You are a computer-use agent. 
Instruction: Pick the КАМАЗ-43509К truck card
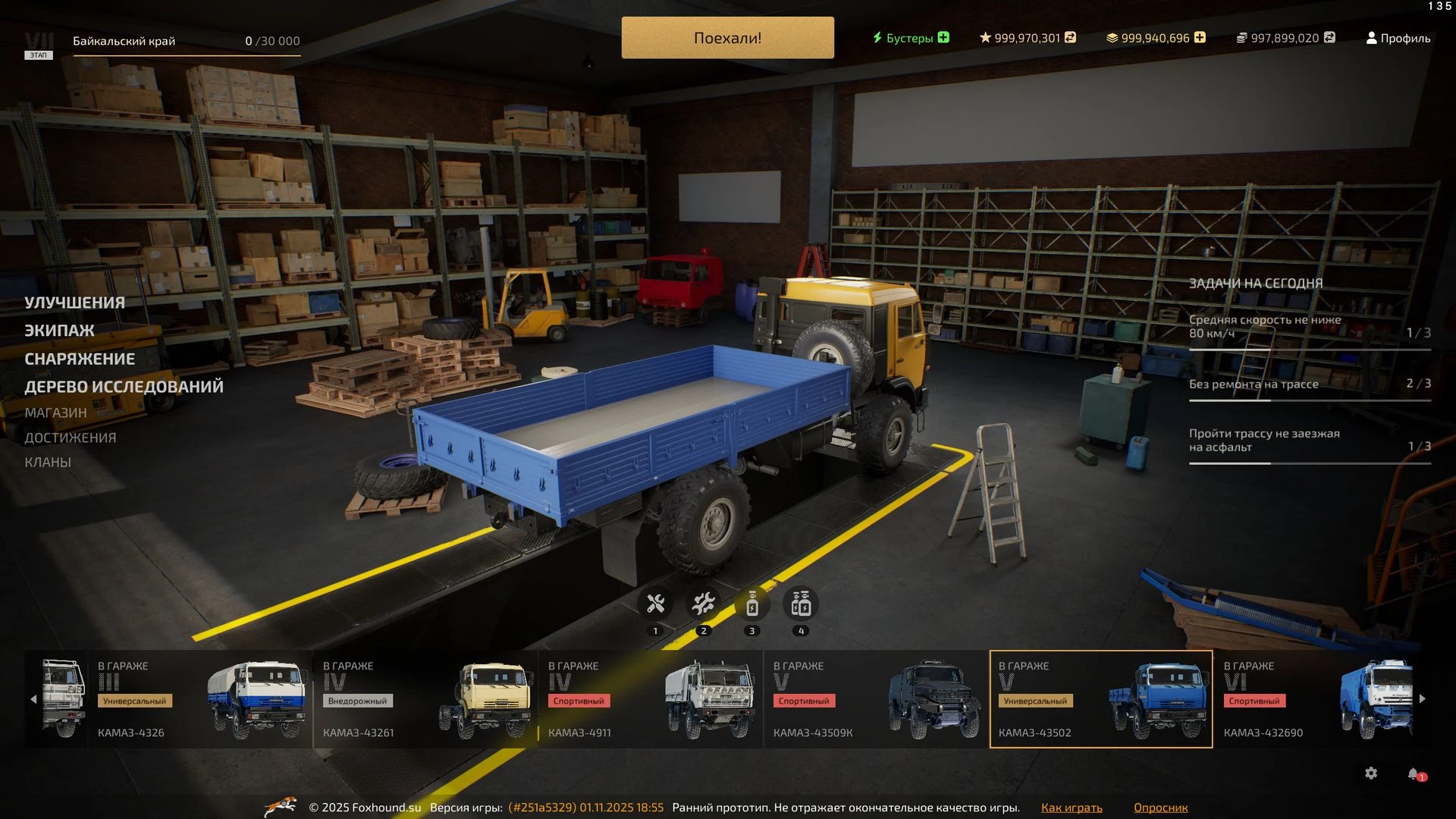pos(876,699)
